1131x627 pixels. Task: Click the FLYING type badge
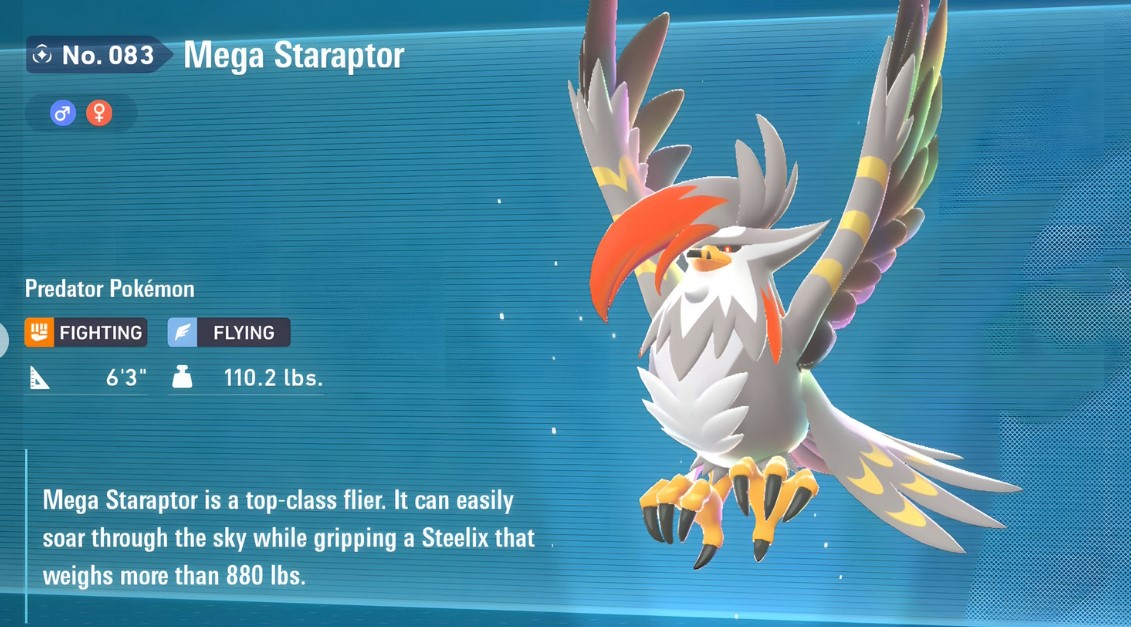229,332
